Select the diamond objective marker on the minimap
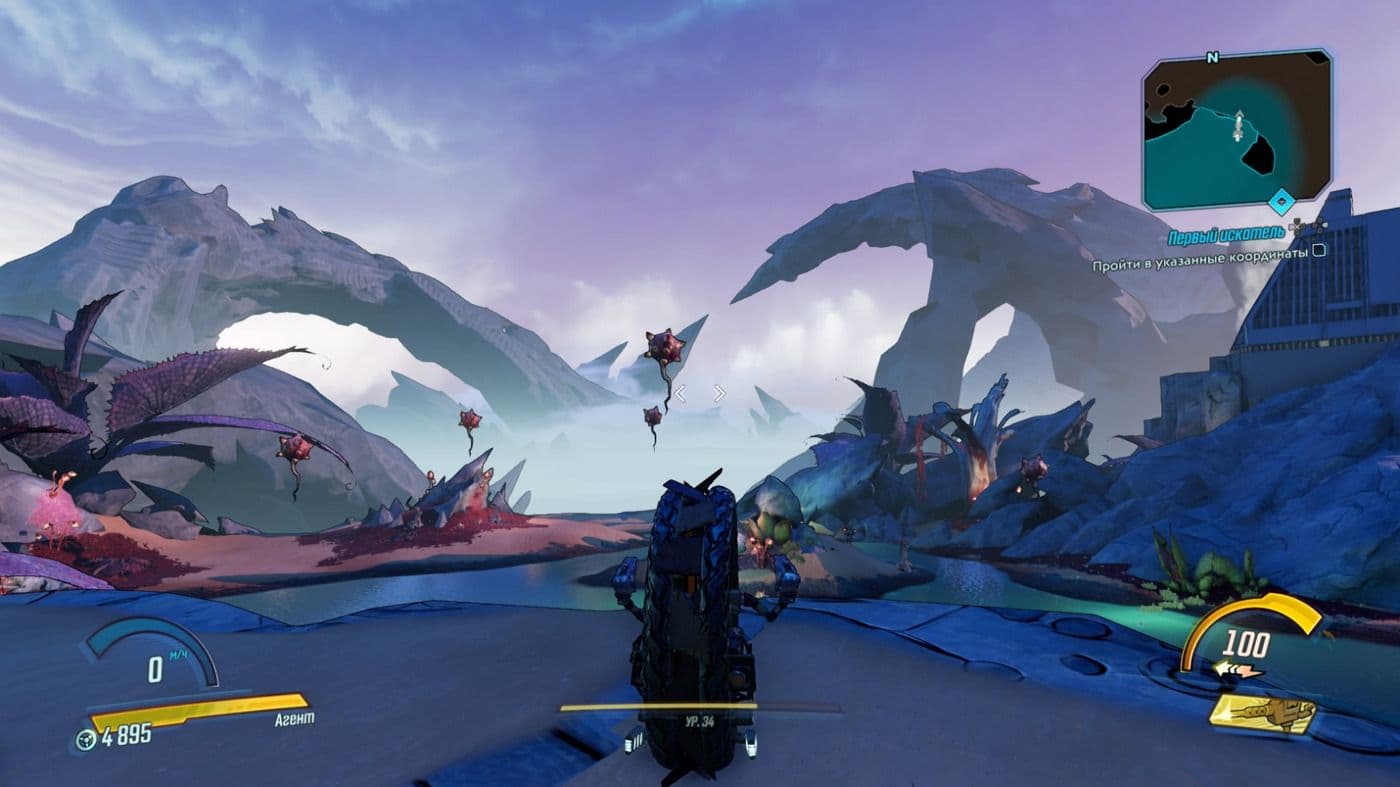The image size is (1400, 787). coord(1280,203)
